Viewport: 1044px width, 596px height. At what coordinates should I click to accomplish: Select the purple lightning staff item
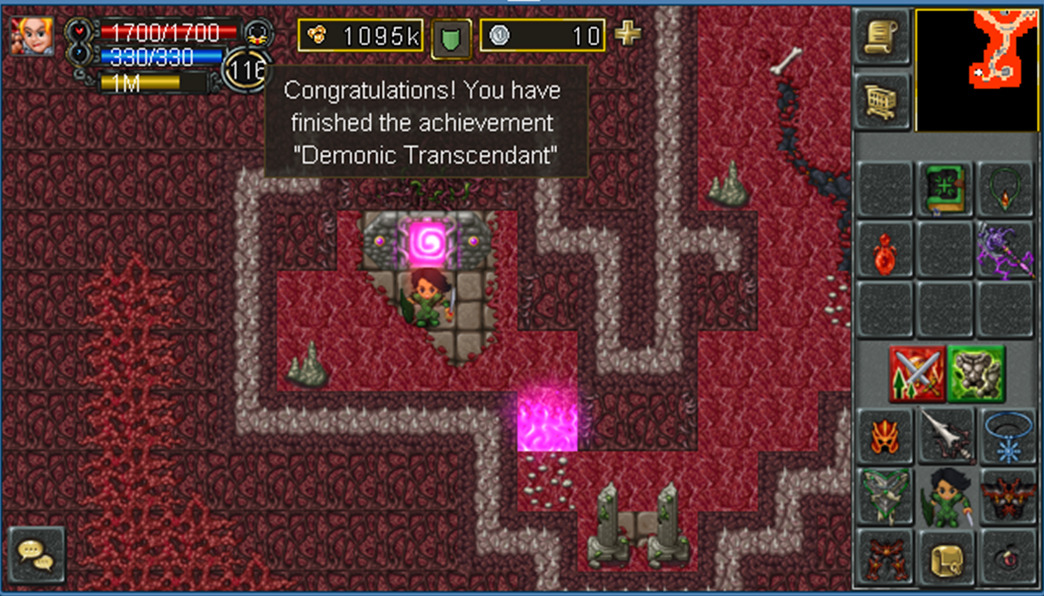(1005, 249)
